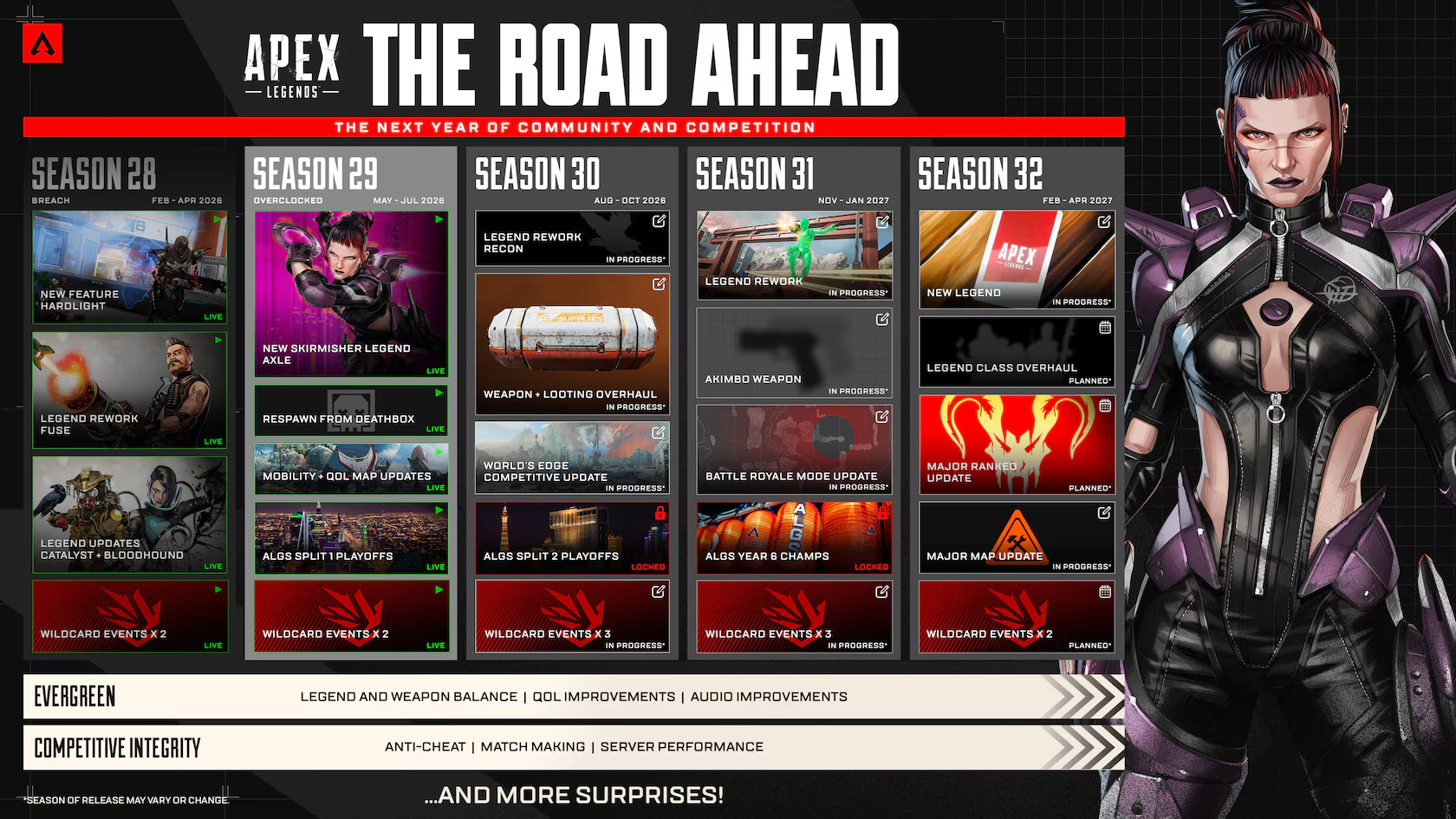Select the Weapon + Looting Overhaul card
1456x819 pixels.
pos(572,343)
